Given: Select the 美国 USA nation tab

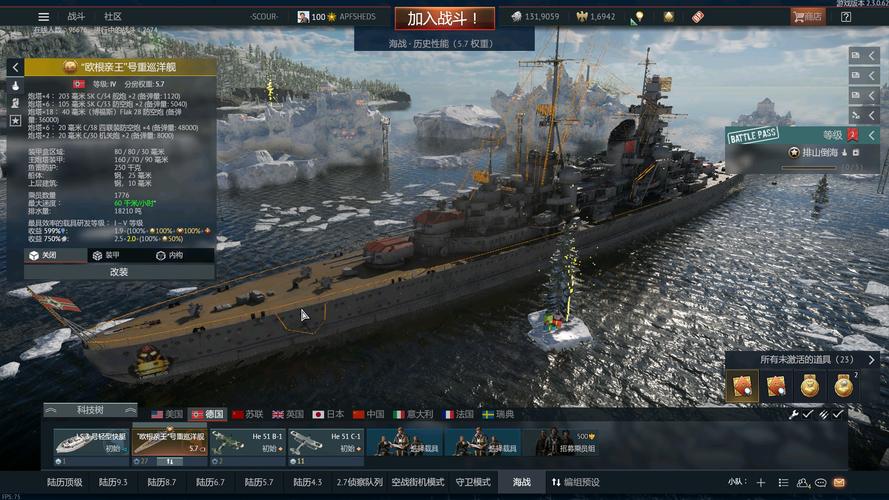Looking at the screenshot, I should [167, 414].
